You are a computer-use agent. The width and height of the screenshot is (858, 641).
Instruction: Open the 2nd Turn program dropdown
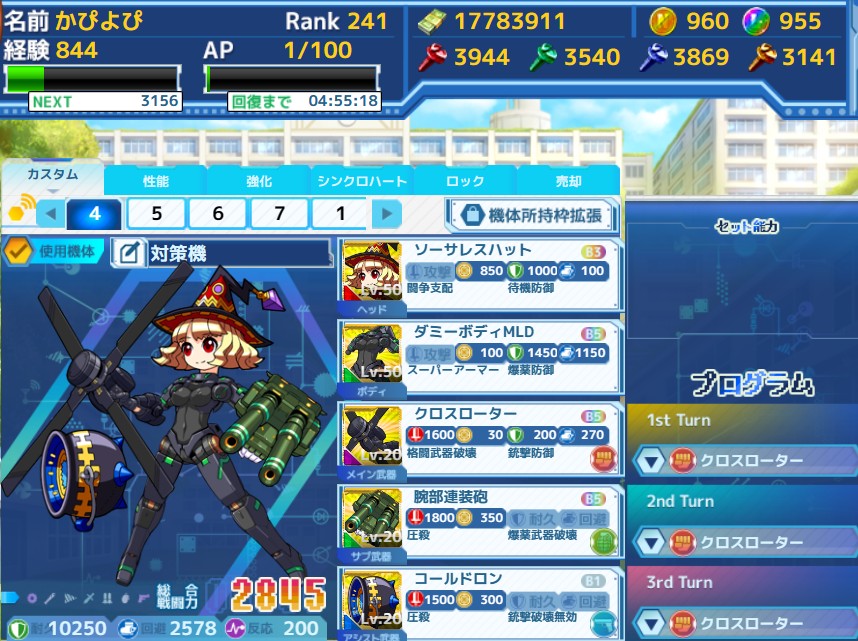pyautogui.click(x=651, y=542)
